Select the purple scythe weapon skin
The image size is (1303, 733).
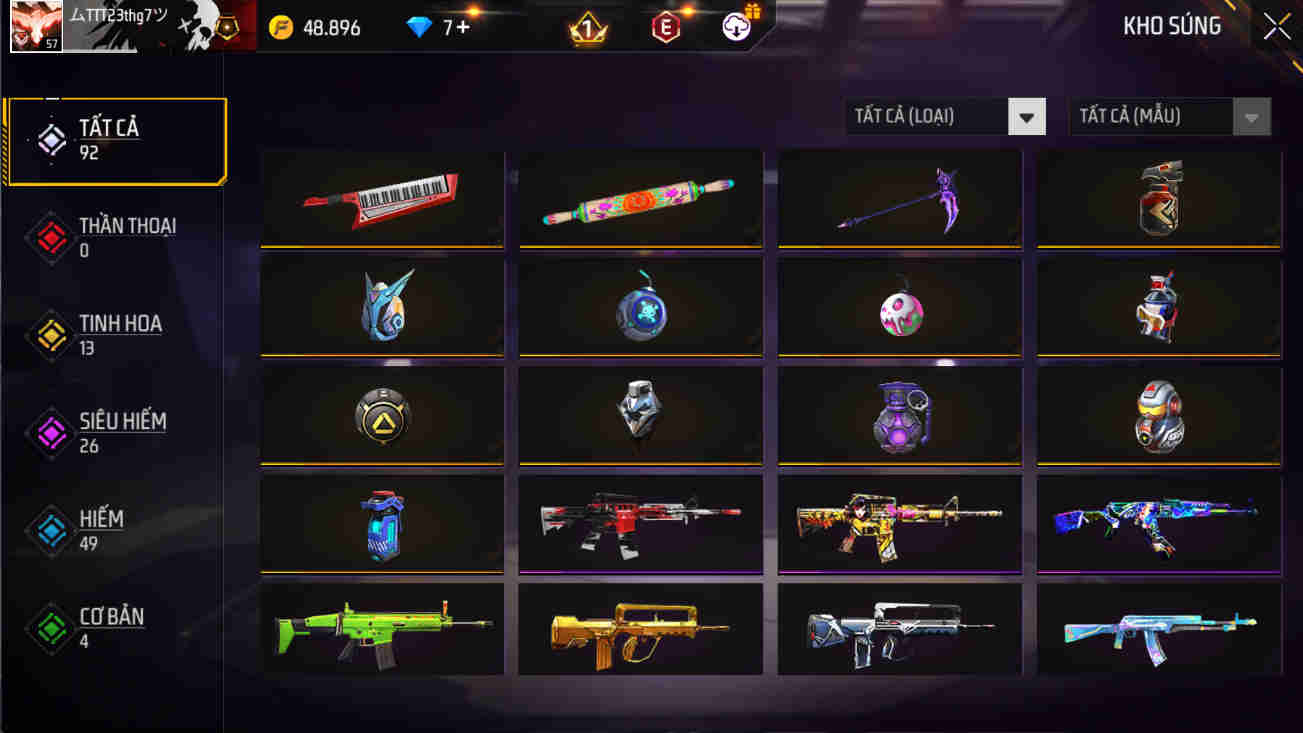click(x=899, y=196)
